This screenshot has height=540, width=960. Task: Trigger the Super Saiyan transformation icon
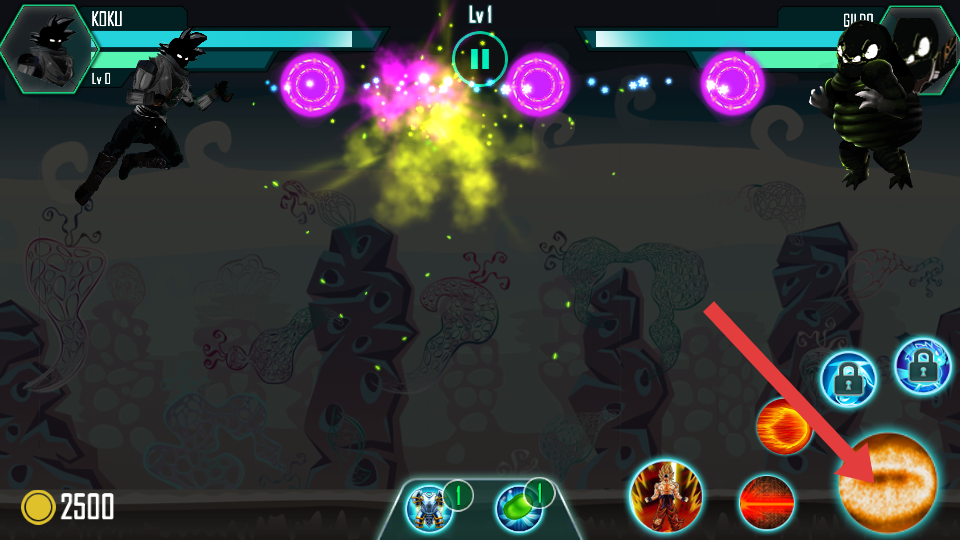coord(666,496)
